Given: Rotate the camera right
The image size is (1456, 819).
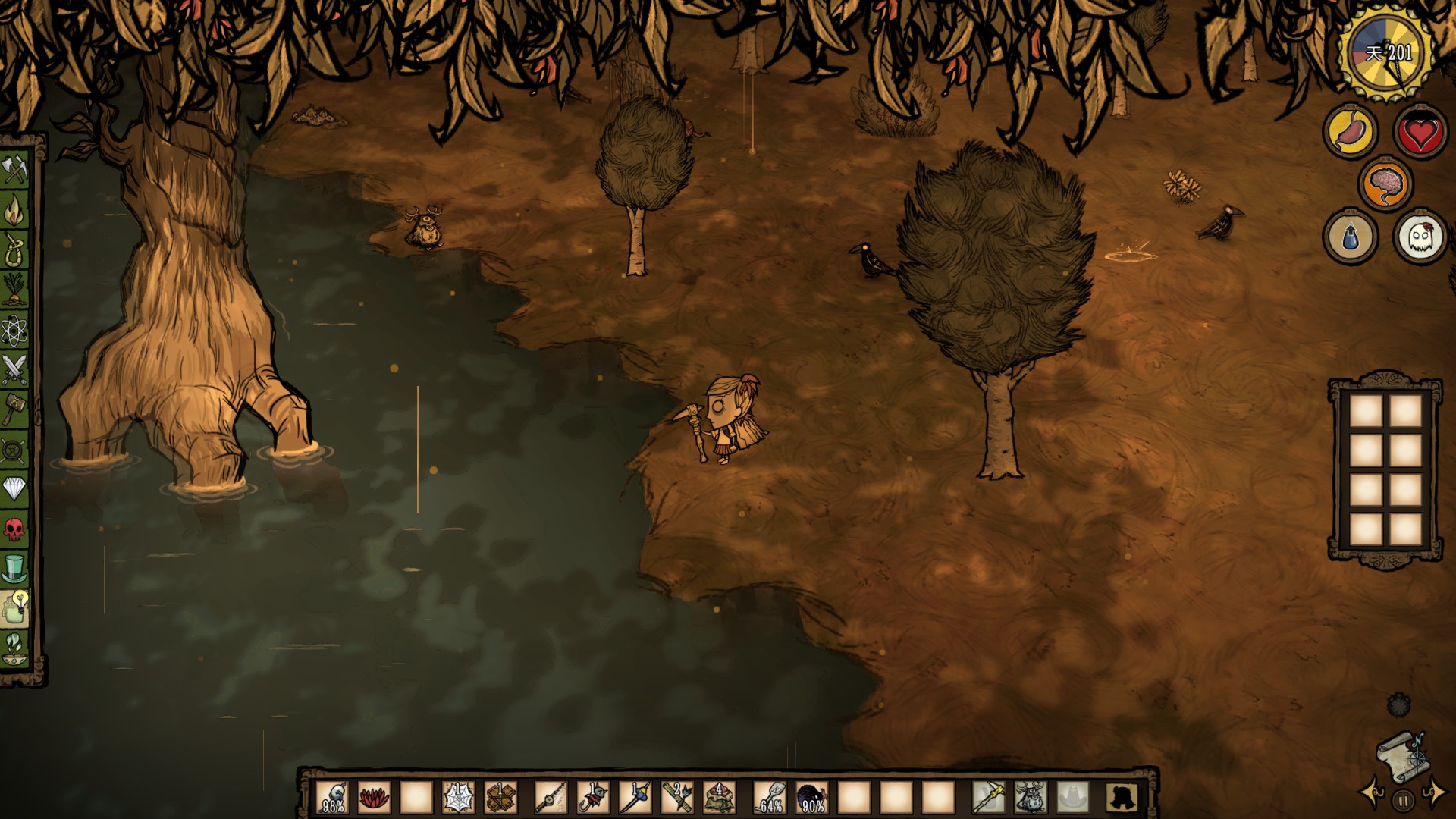Looking at the screenshot, I should tap(1435, 793).
